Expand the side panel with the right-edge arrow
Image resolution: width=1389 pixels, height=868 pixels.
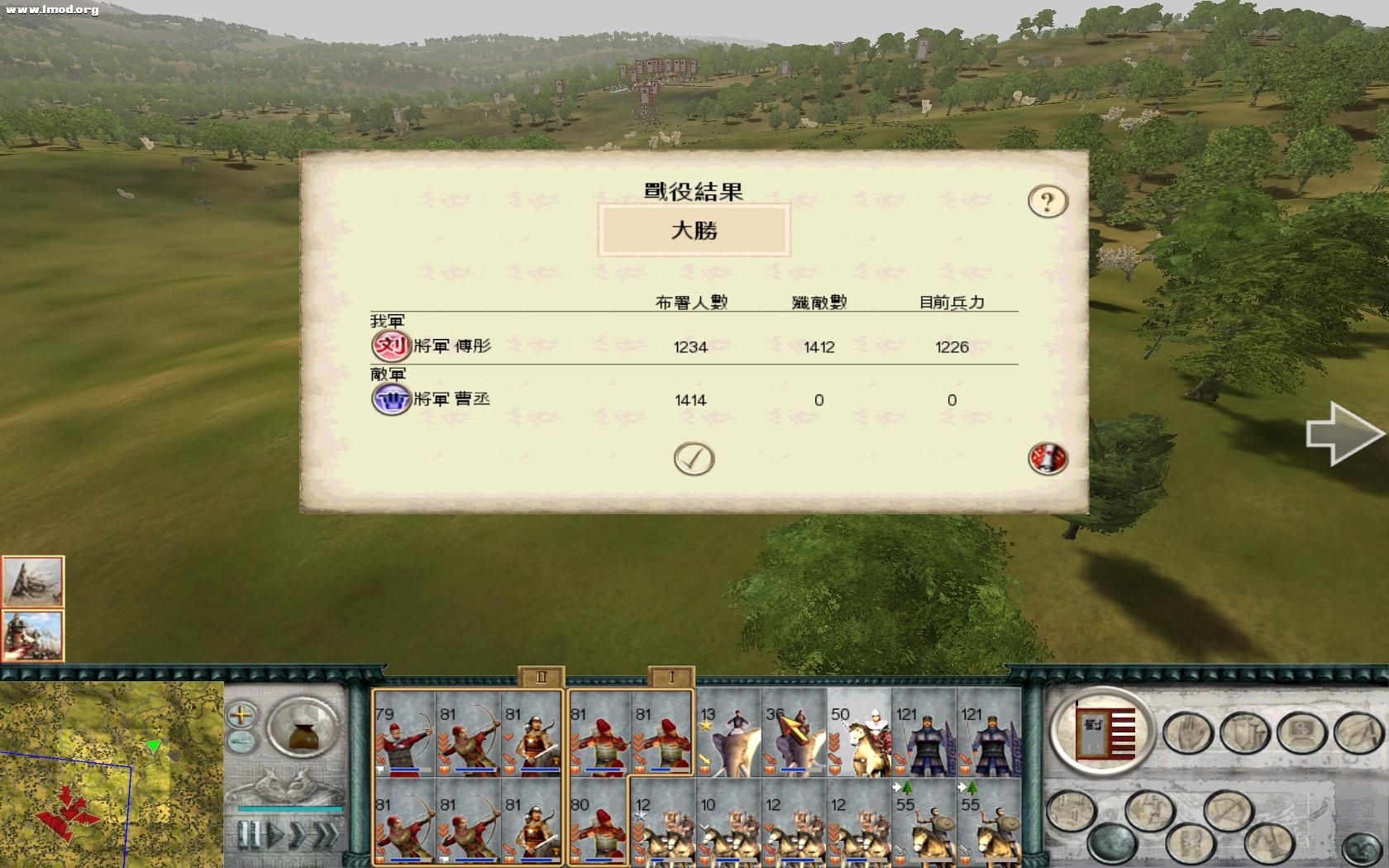tap(1347, 433)
